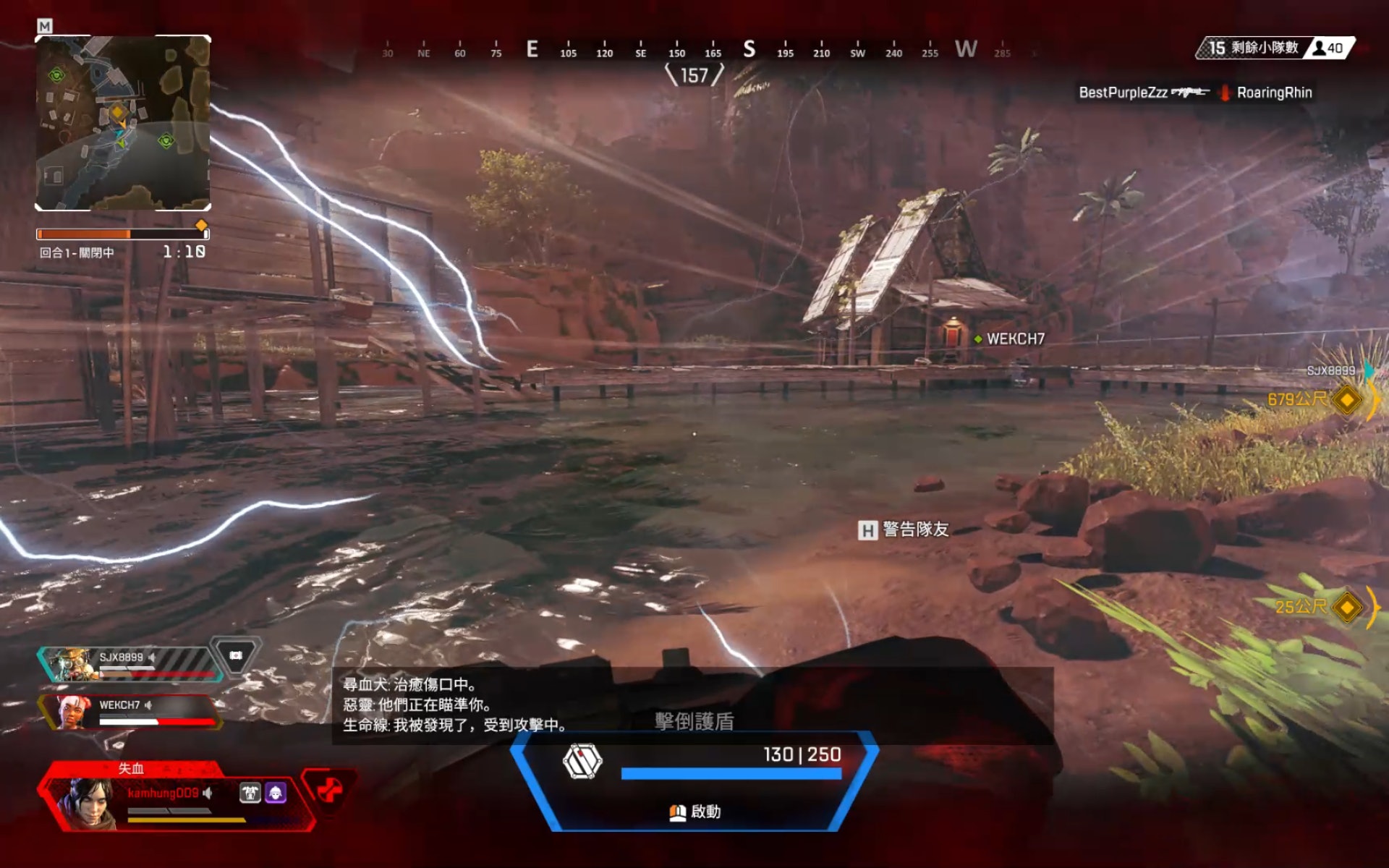Select the 25-meter yellow ping marker
1389x868 pixels.
(1346, 607)
